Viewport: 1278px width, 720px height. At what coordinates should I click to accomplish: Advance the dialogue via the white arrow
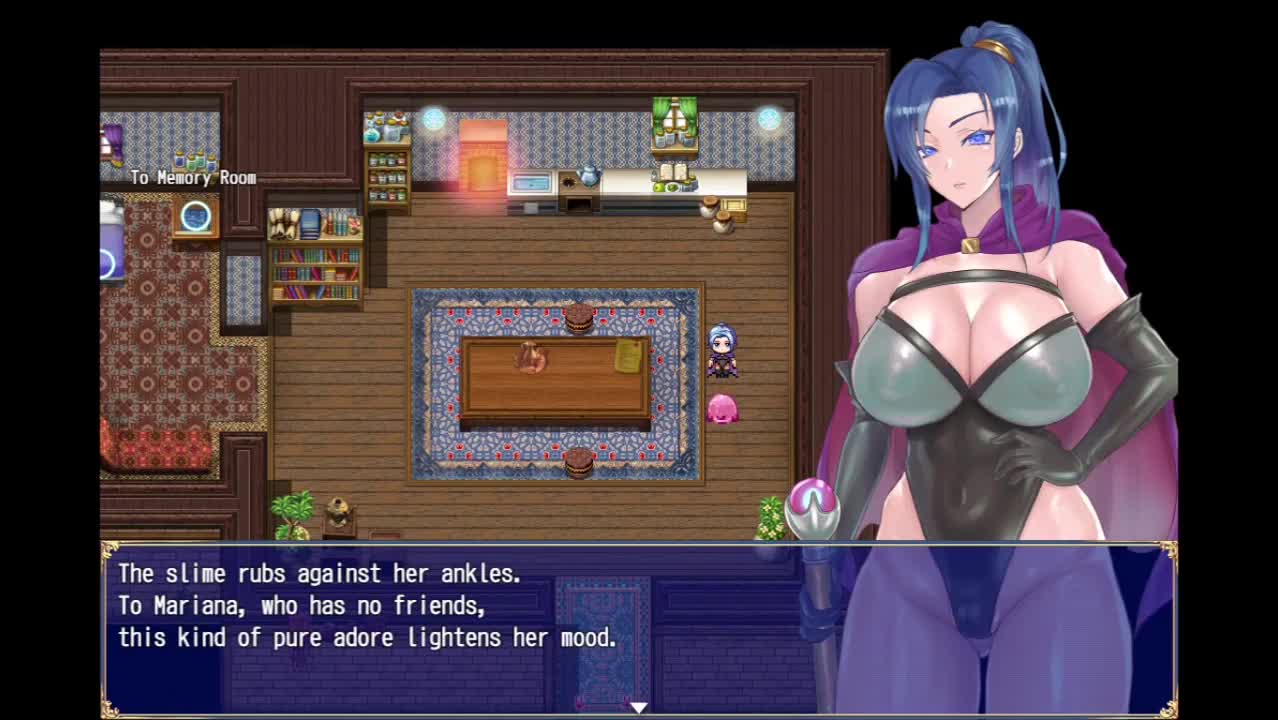tap(638, 707)
